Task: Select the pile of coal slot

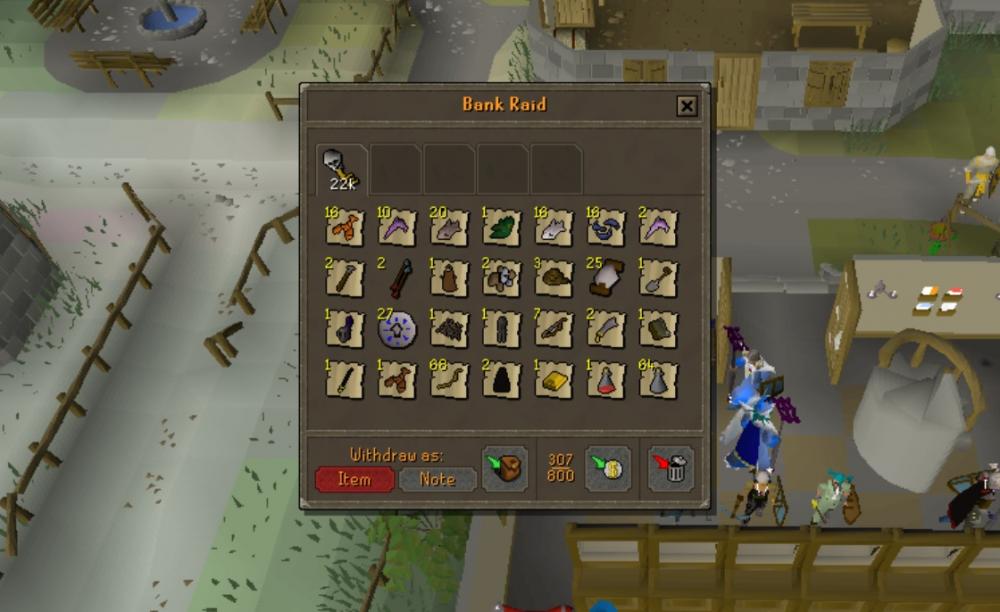Action: pyautogui.click(x=450, y=329)
